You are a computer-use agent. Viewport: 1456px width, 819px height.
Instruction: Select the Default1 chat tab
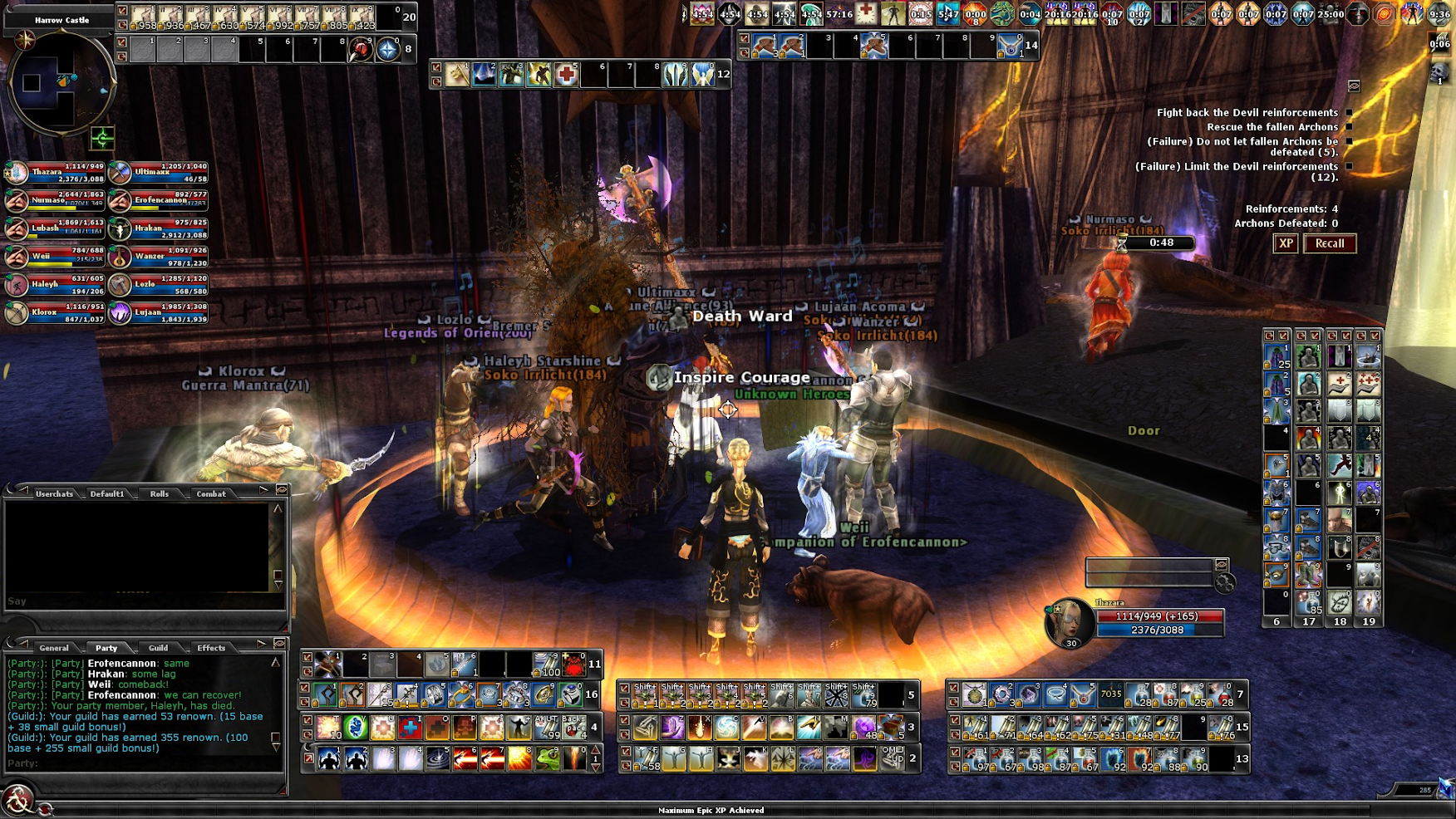(107, 494)
